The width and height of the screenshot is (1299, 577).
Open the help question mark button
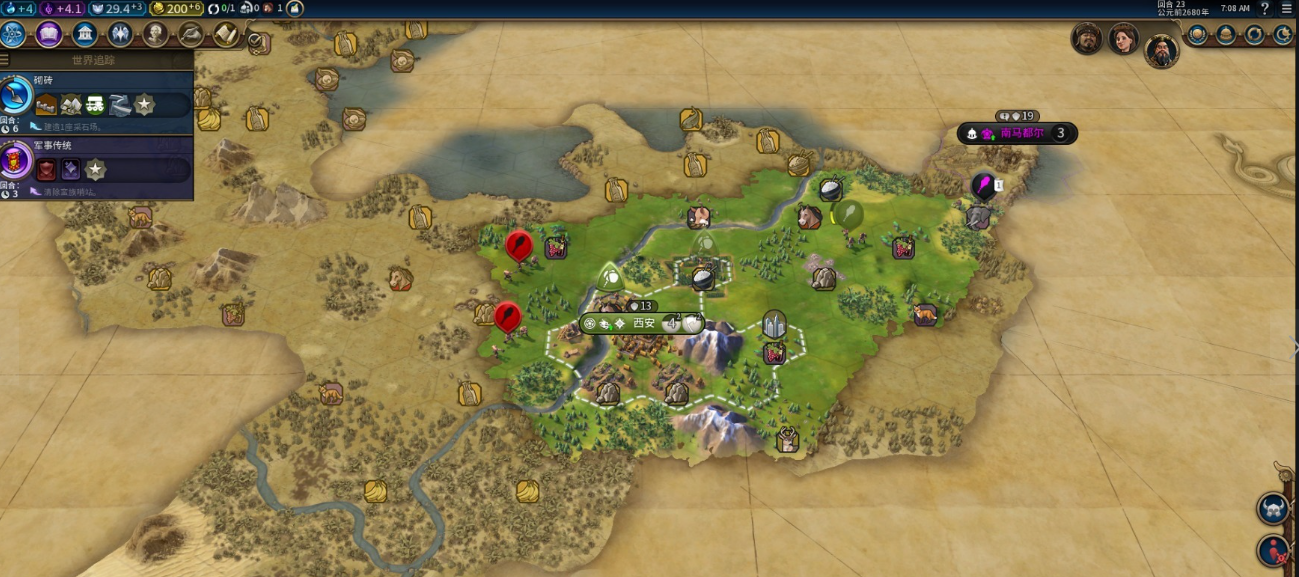pyautogui.click(x=1265, y=8)
